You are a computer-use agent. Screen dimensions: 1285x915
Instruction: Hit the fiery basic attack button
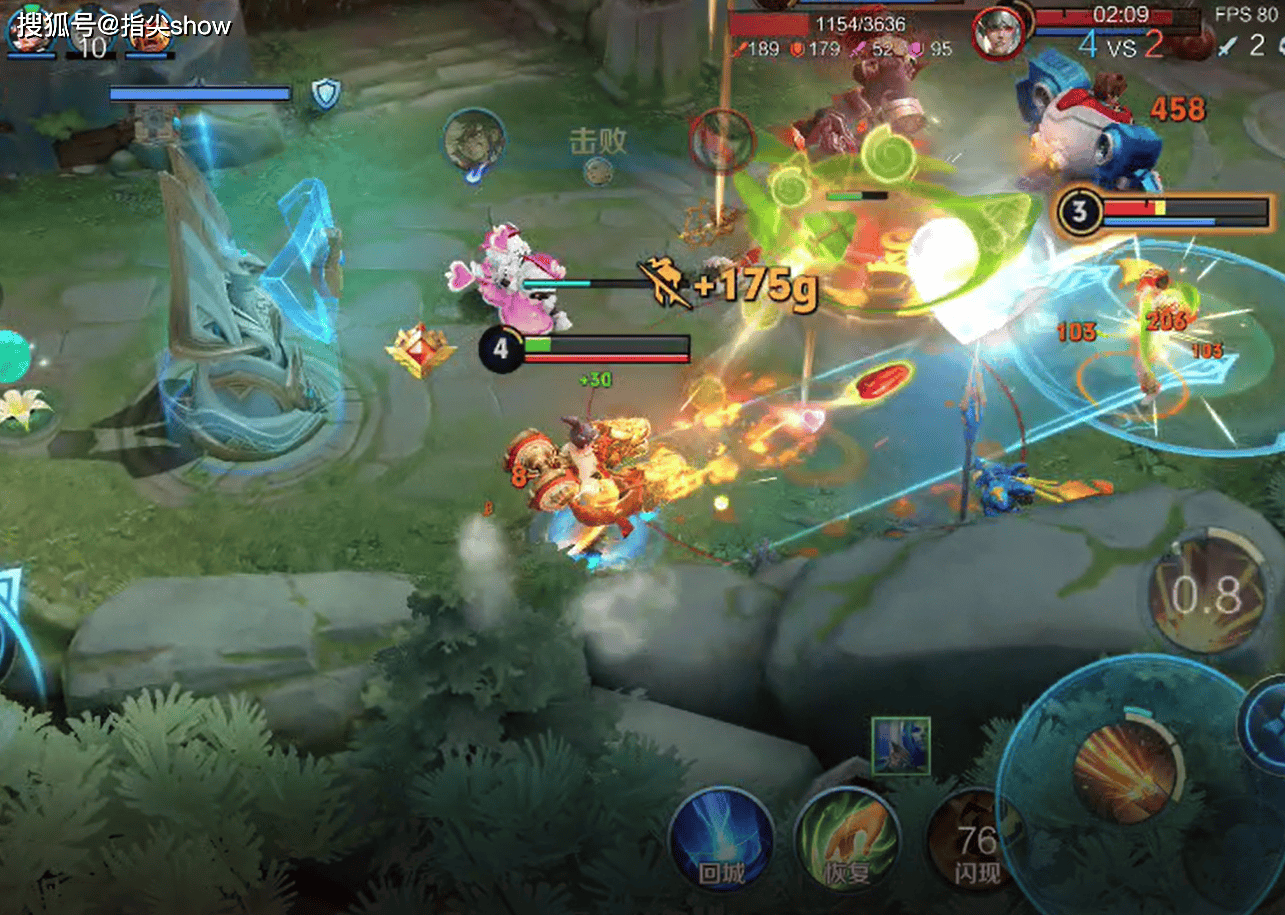click(x=1125, y=770)
